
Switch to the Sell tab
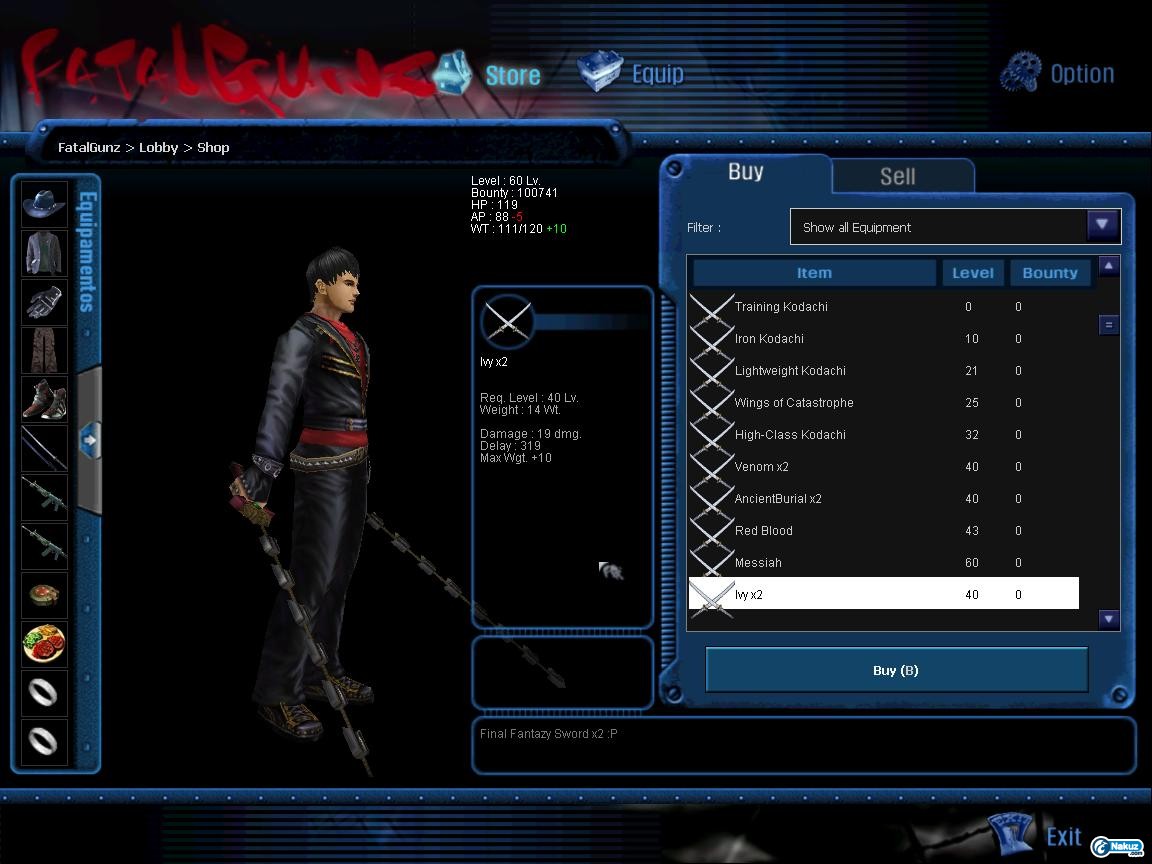(x=898, y=176)
